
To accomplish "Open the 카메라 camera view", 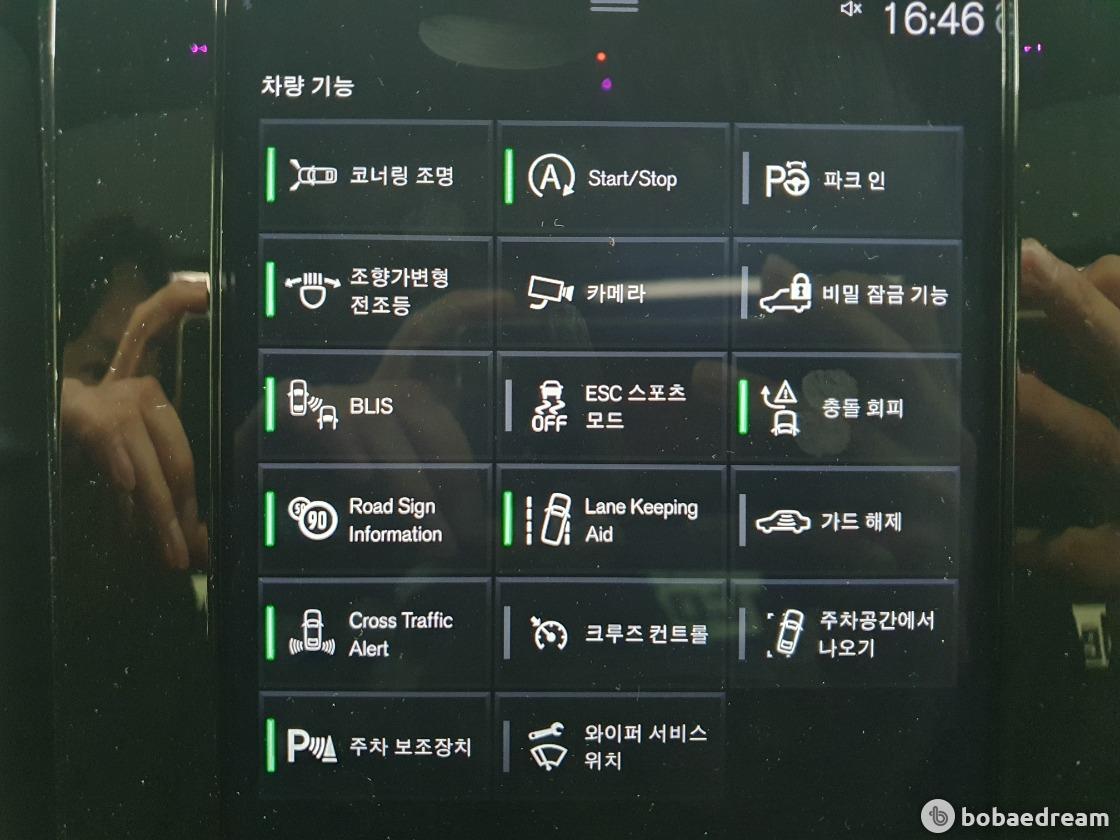I will [x=612, y=293].
